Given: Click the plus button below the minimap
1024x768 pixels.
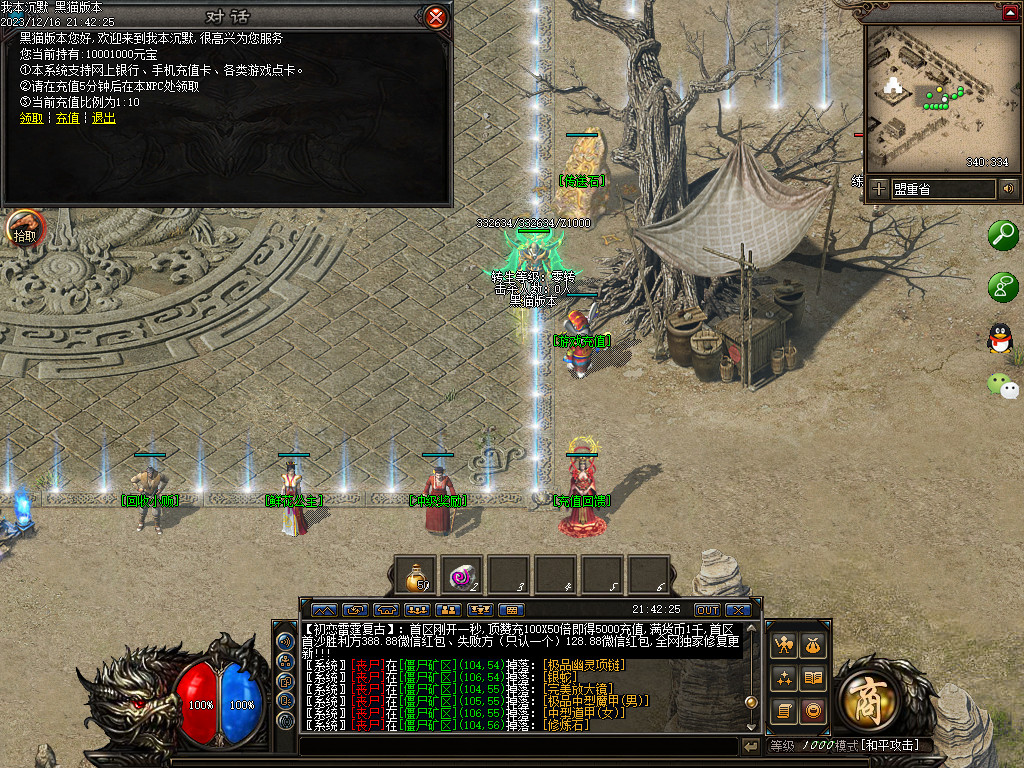Looking at the screenshot, I should 878,188.
